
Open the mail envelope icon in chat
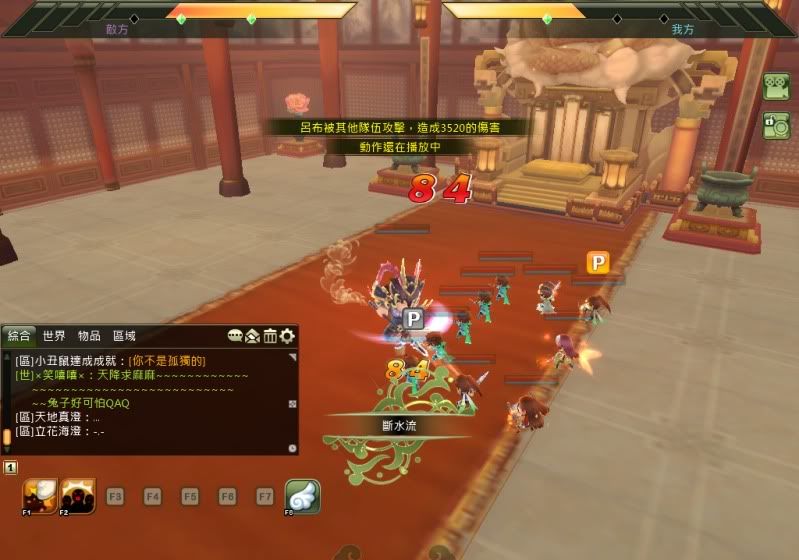click(x=253, y=336)
